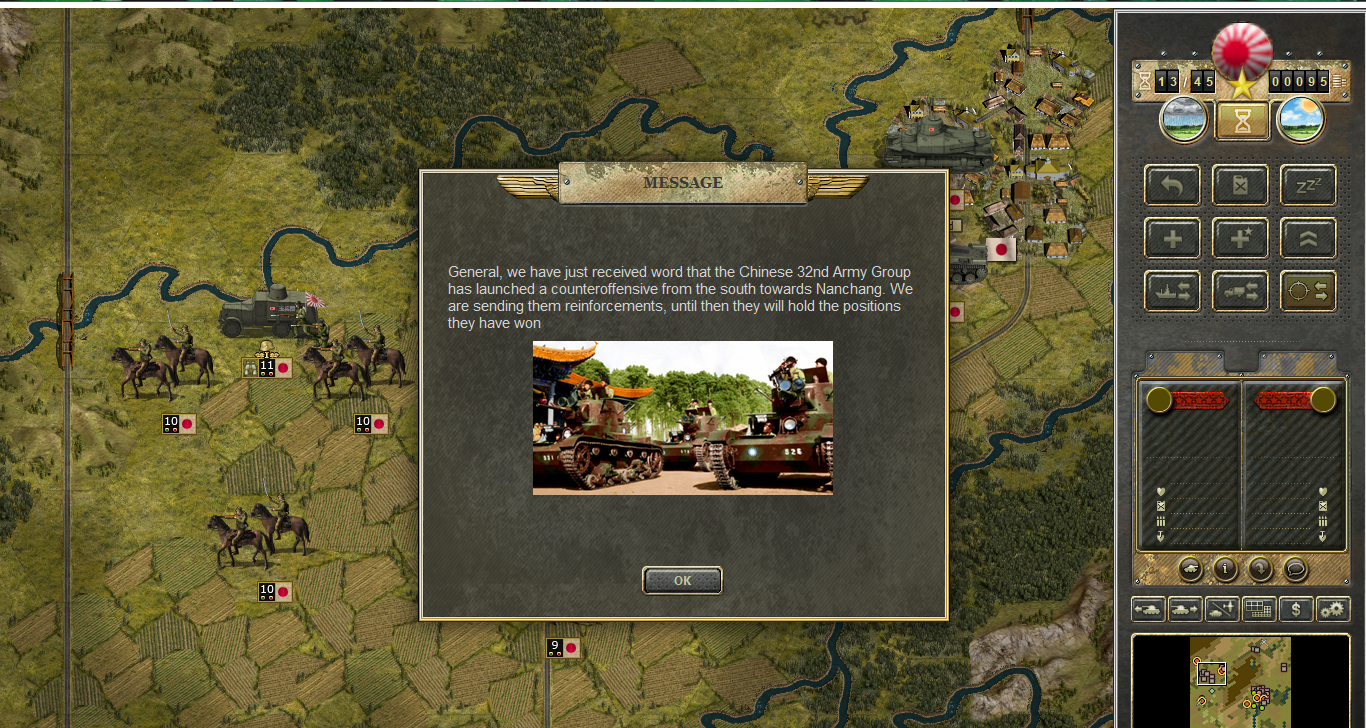Toggle the crosshair switch button
Image resolution: width=1366 pixels, height=728 pixels.
pos(1308,291)
